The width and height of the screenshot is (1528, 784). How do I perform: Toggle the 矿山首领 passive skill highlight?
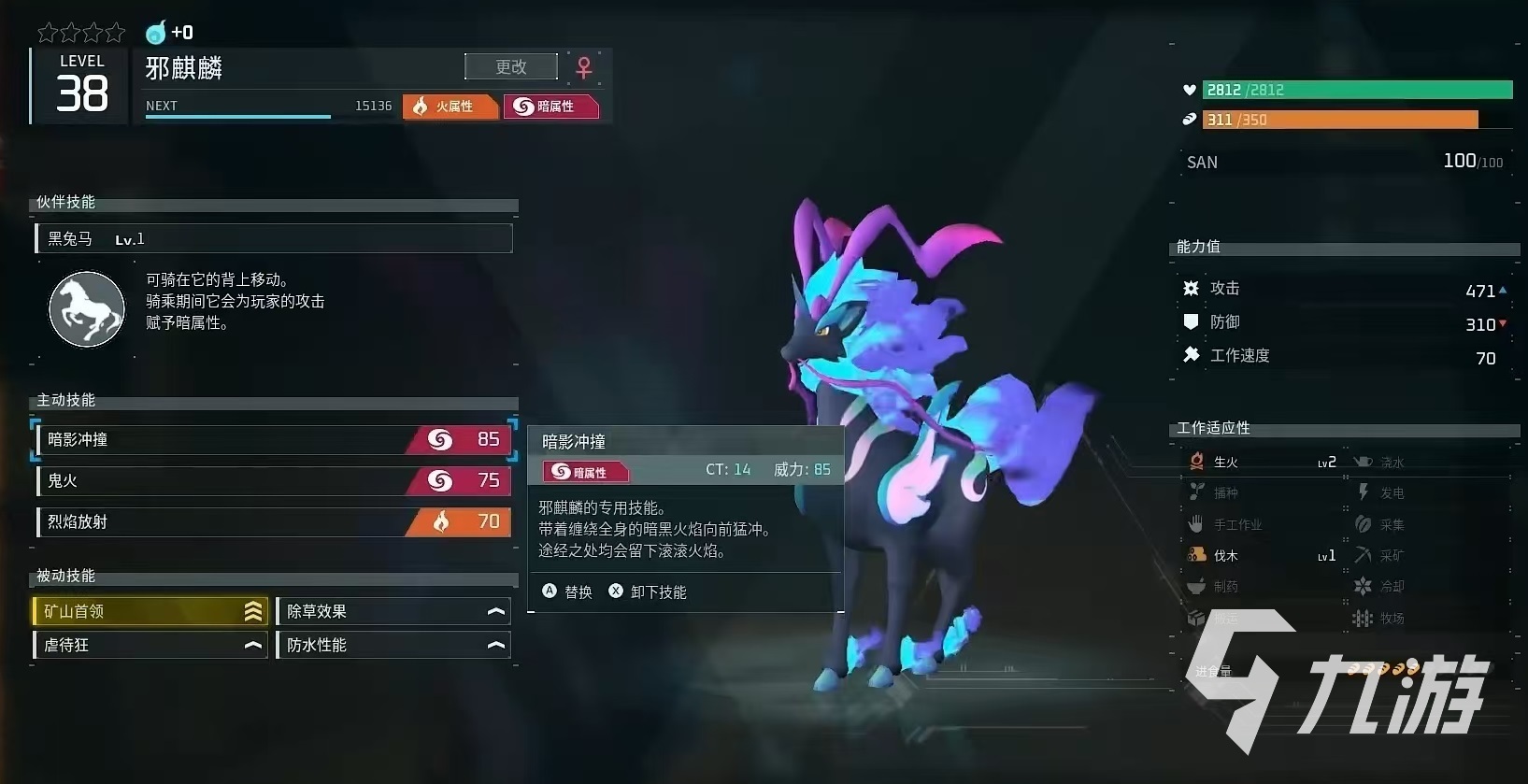pyautogui.click(x=150, y=611)
